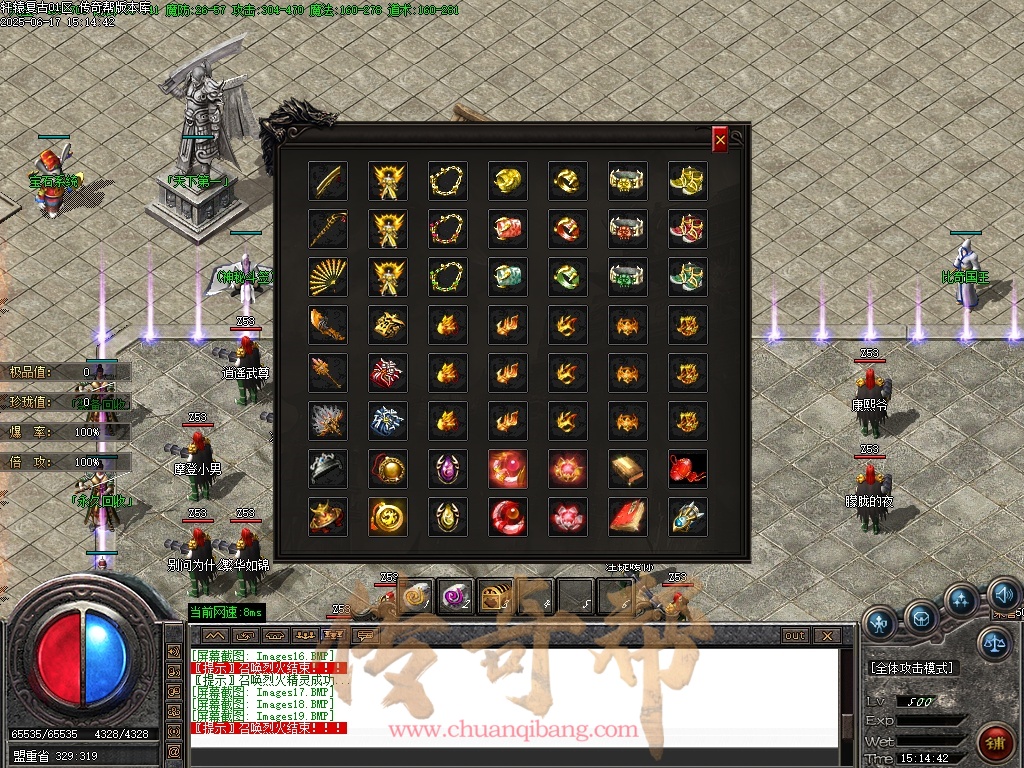The image size is (1024, 768).
Task: Open the bag with the chest-shaped round button
Action: click(x=921, y=617)
